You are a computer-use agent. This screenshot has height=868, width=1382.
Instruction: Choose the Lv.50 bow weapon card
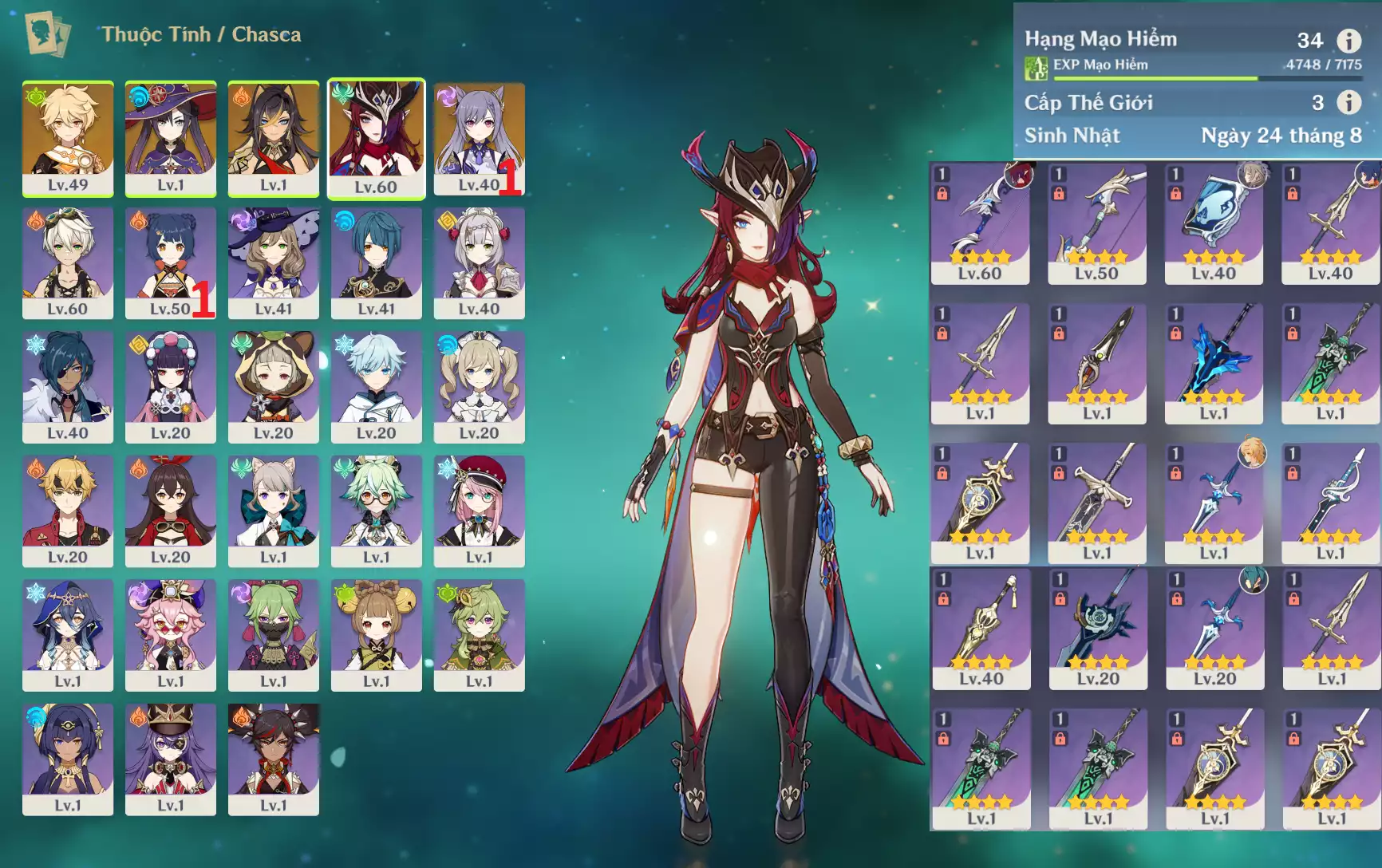coord(1096,223)
